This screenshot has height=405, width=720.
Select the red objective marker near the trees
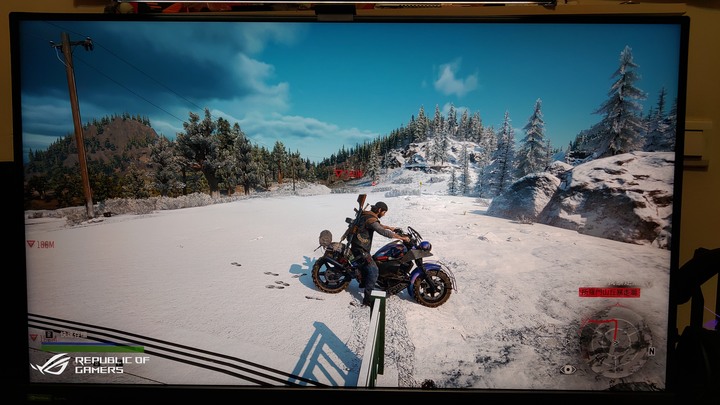[349, 174]
